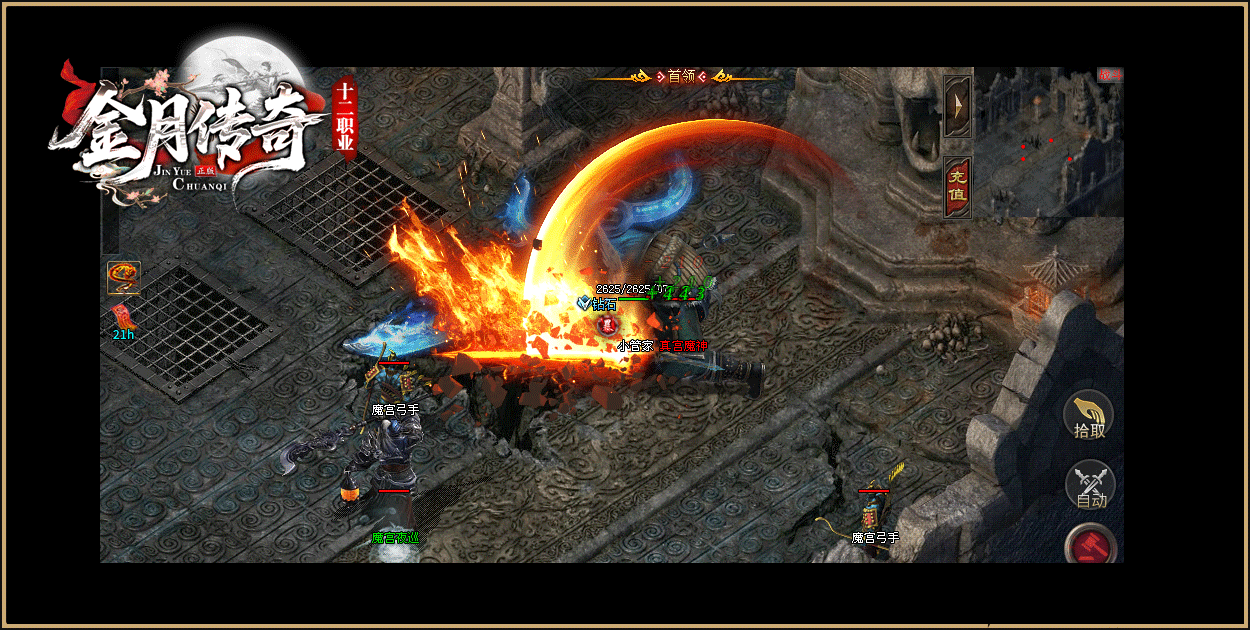
Task: Select the fire dragon buff icon
Action: [x=124, y=277]
